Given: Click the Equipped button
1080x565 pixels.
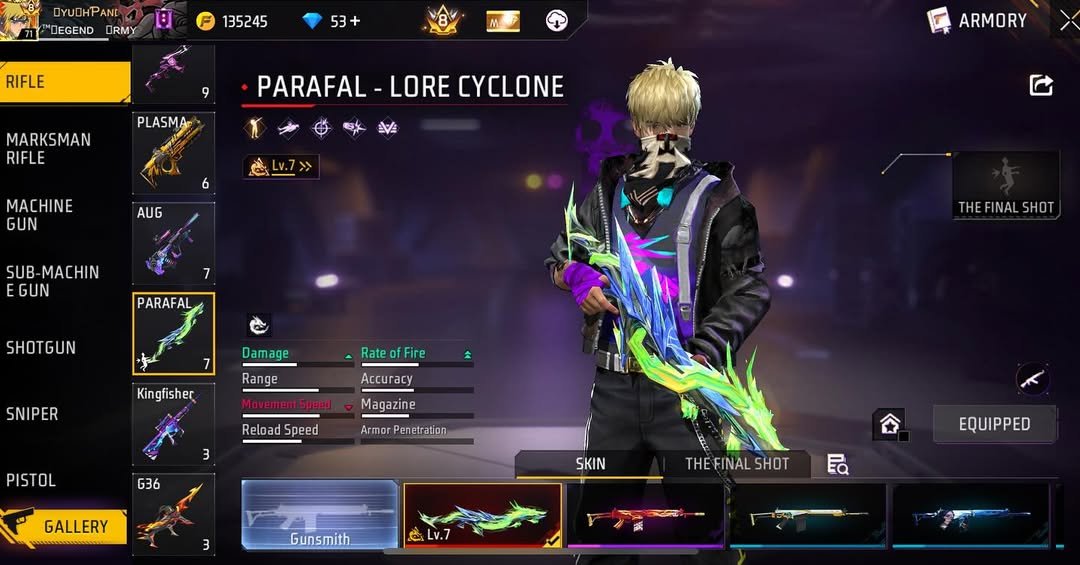Looking at the screenshot, I should coord(994,424).
